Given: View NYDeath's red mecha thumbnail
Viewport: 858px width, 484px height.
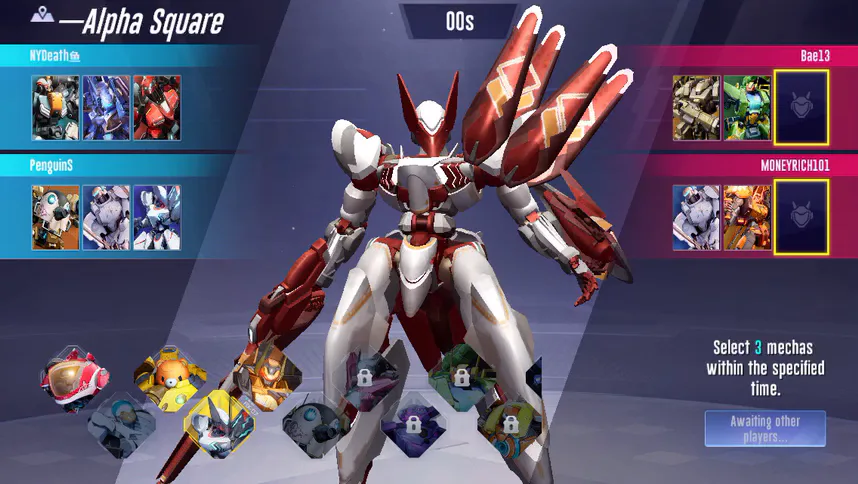Looking at the screenshot, I should point(157,107).
